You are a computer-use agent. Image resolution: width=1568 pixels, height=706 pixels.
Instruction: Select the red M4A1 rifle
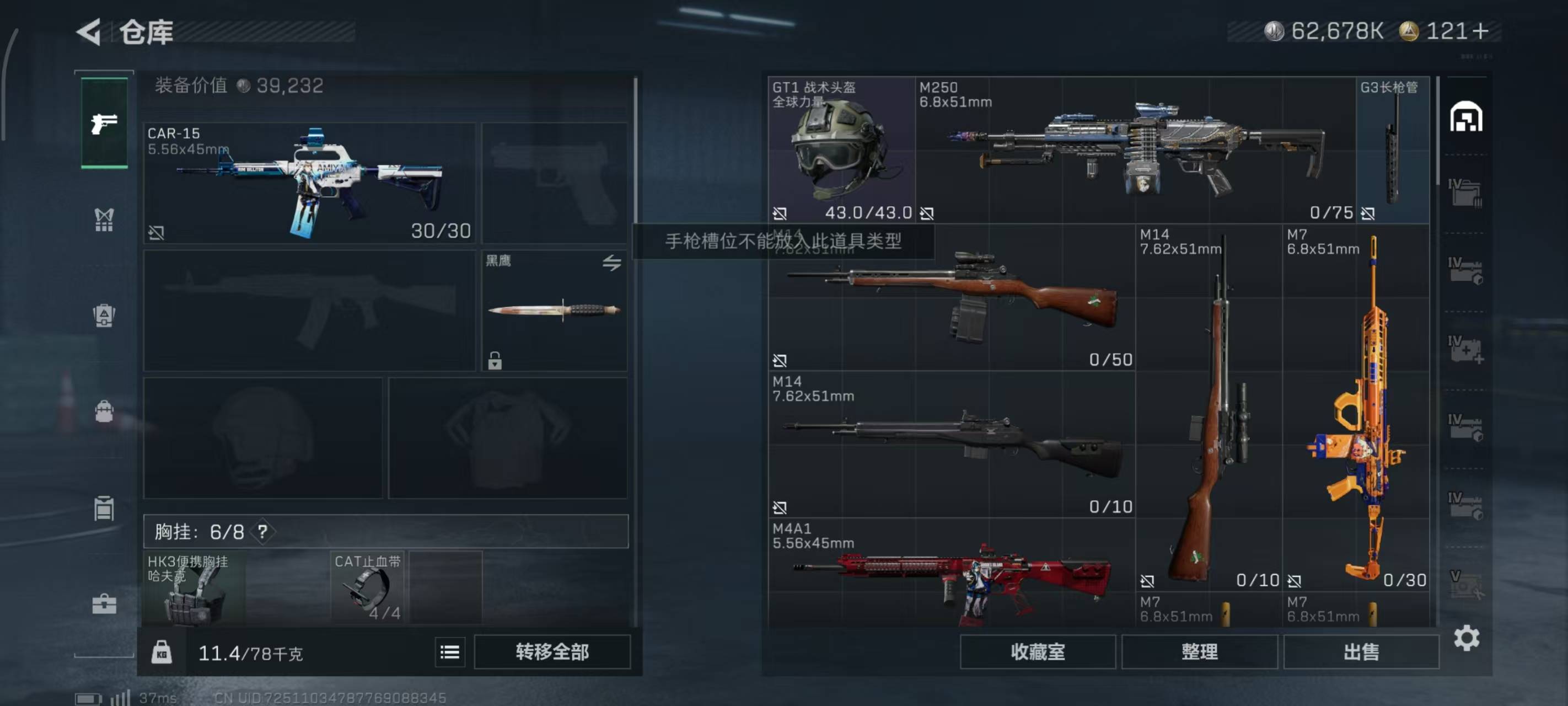[x=952, y=576]
